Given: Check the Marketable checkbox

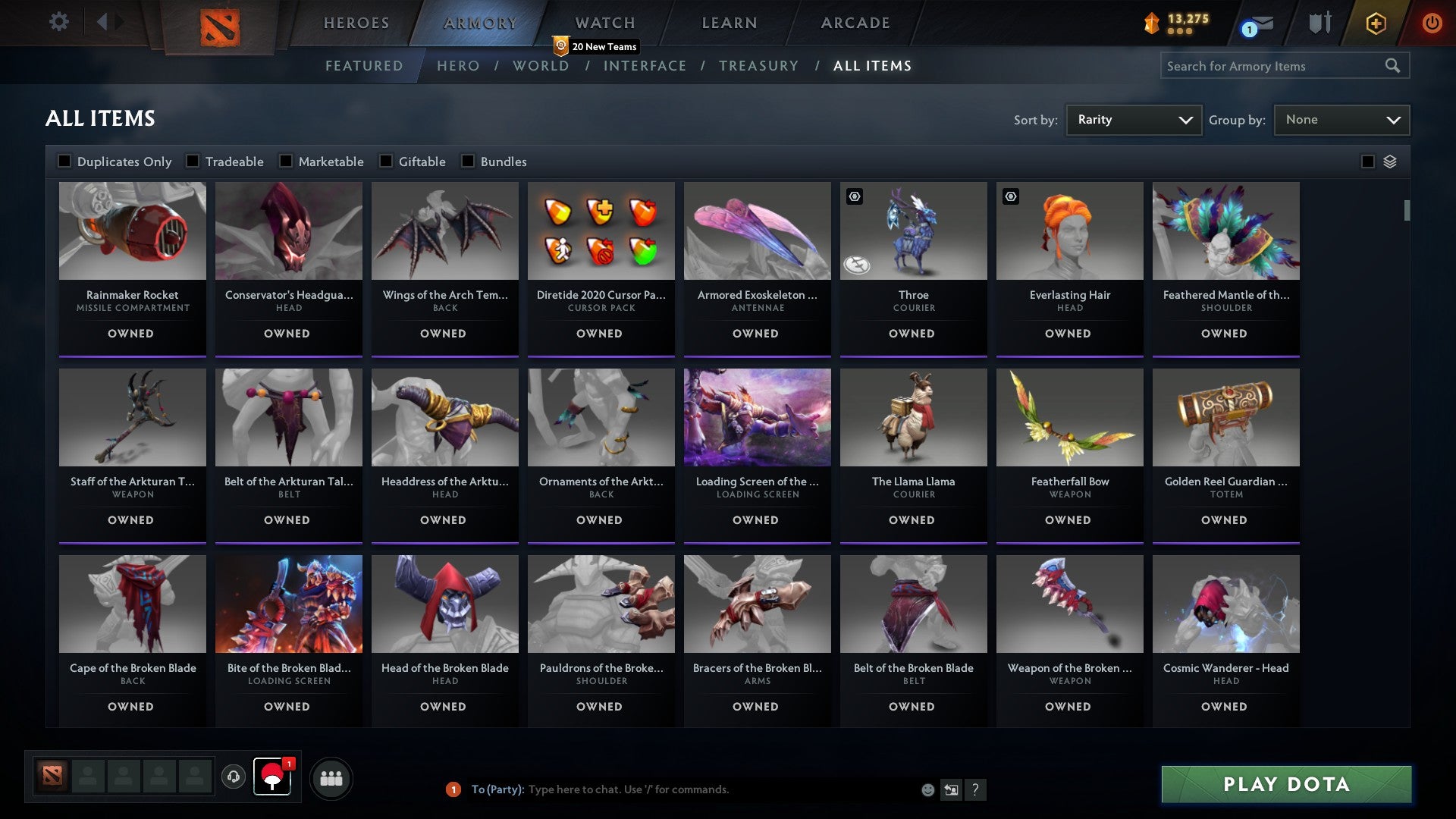Looking at the screenshot, I should click(284, 161).
